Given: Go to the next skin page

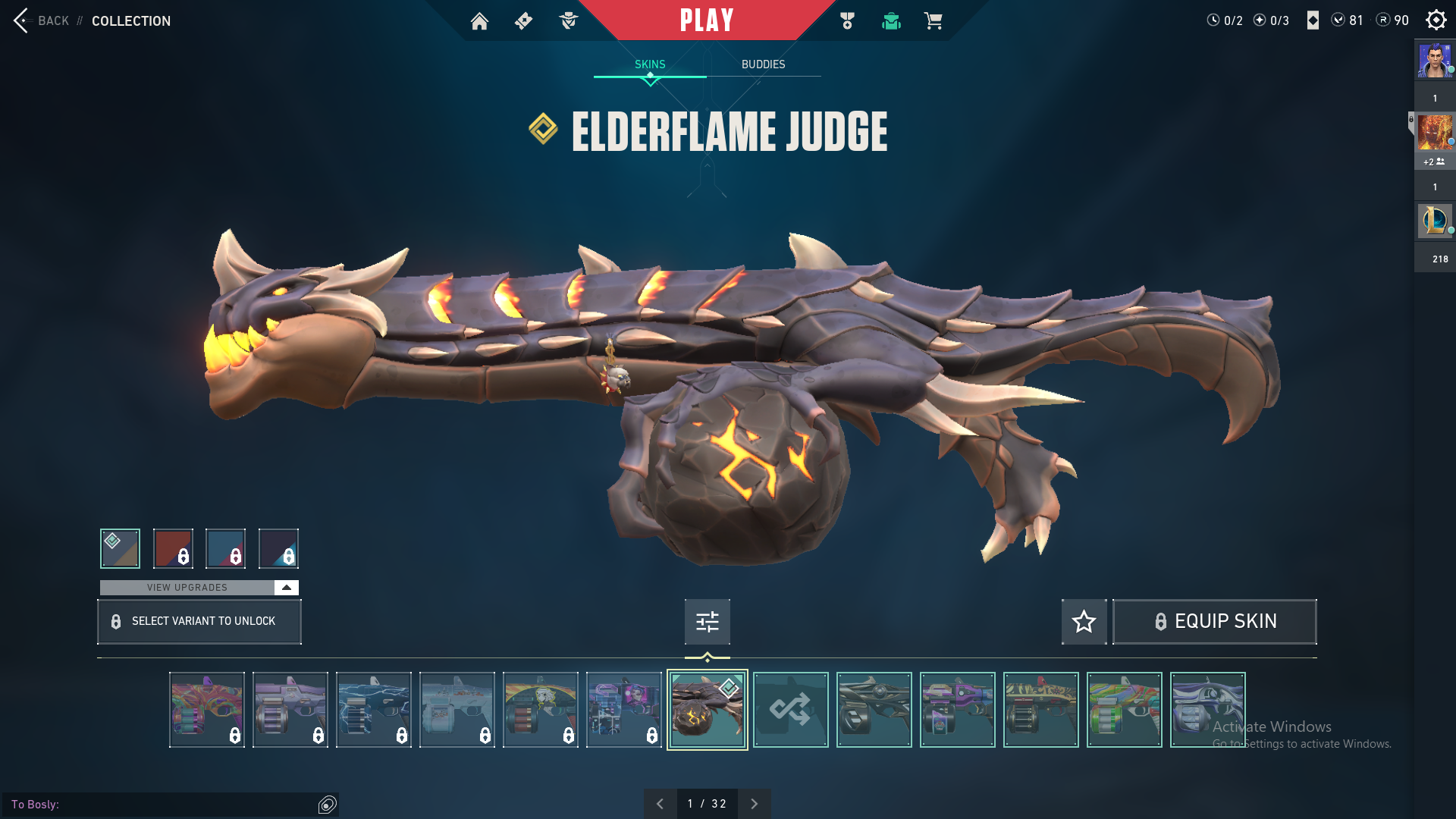Looking at the screenshot, I should click(x=754, y=804).
